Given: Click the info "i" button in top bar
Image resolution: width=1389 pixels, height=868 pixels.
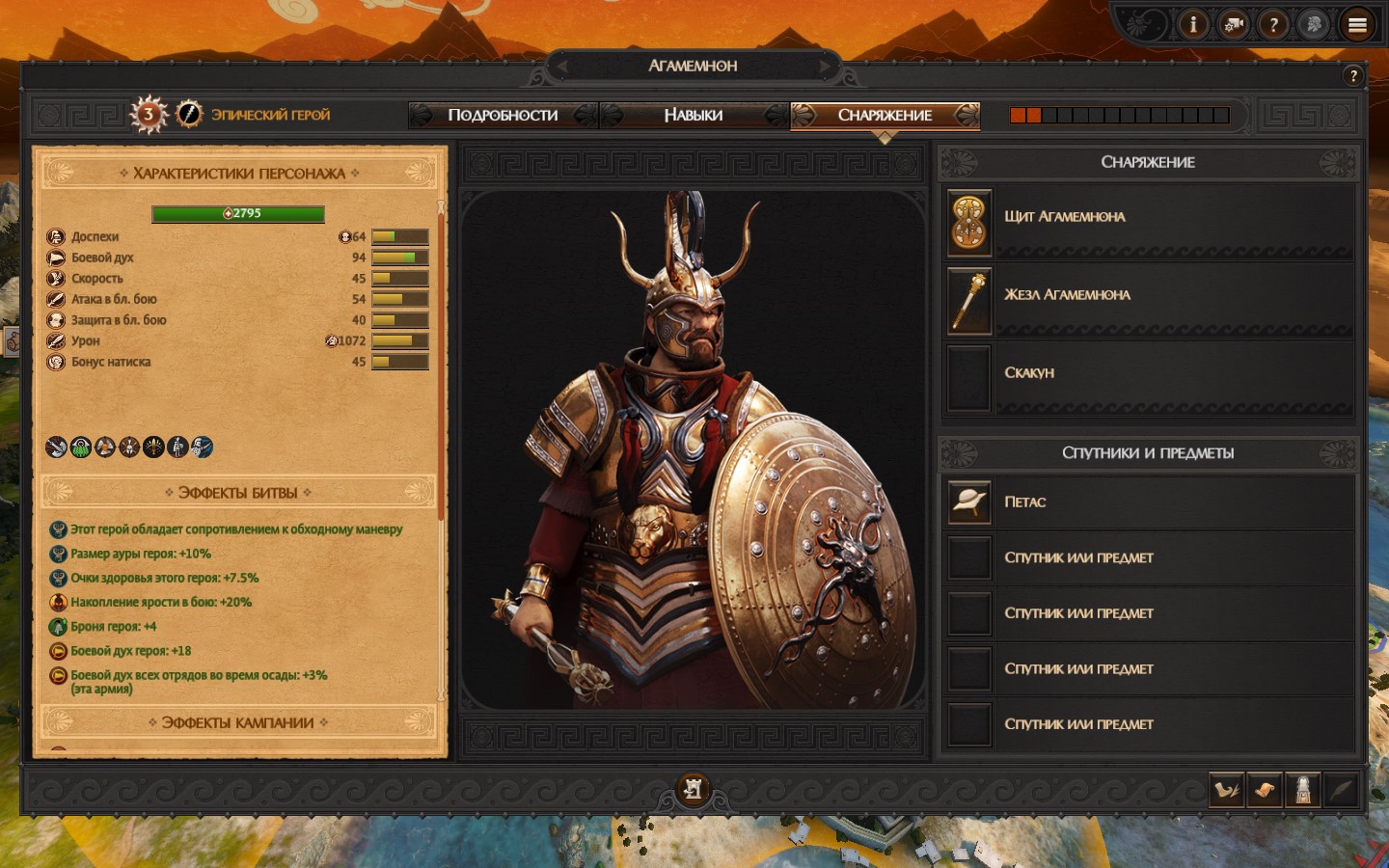Looking at the screenshot, I should click(x=1193, y=24).
